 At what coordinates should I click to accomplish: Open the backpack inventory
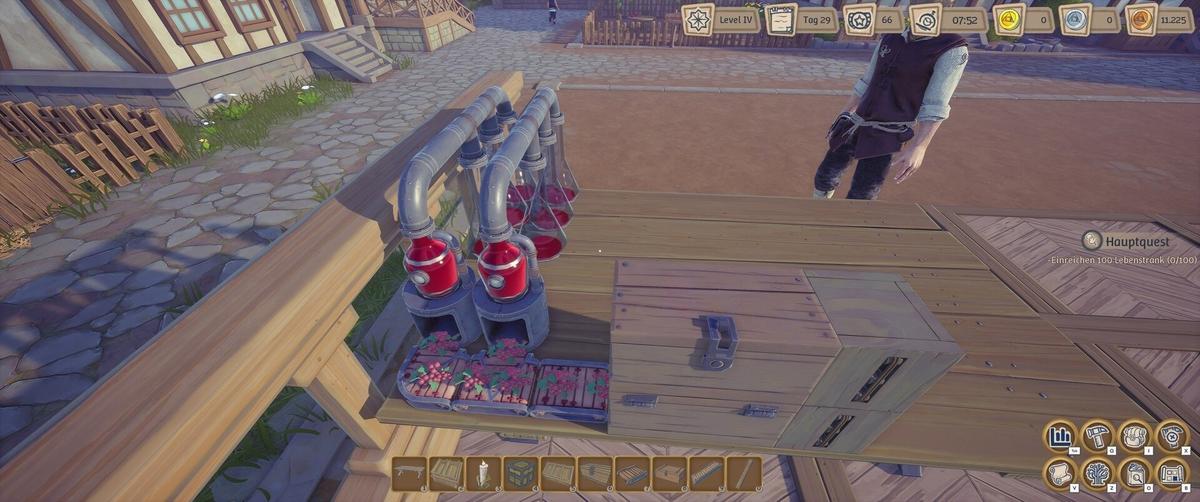pyautogui.click(x=1135, y=437)
